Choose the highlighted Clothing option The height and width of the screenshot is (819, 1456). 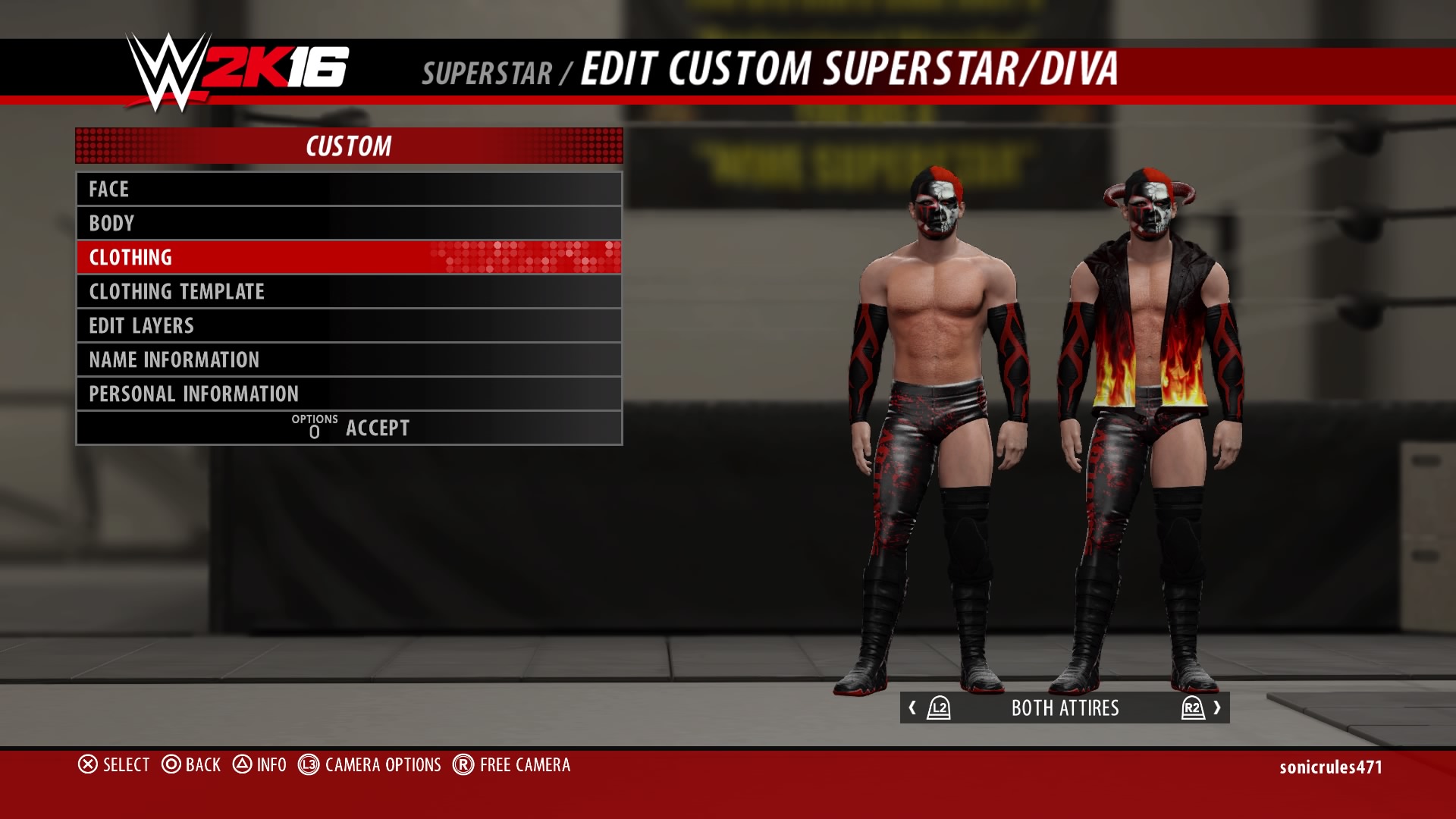(x=349, y=257)
